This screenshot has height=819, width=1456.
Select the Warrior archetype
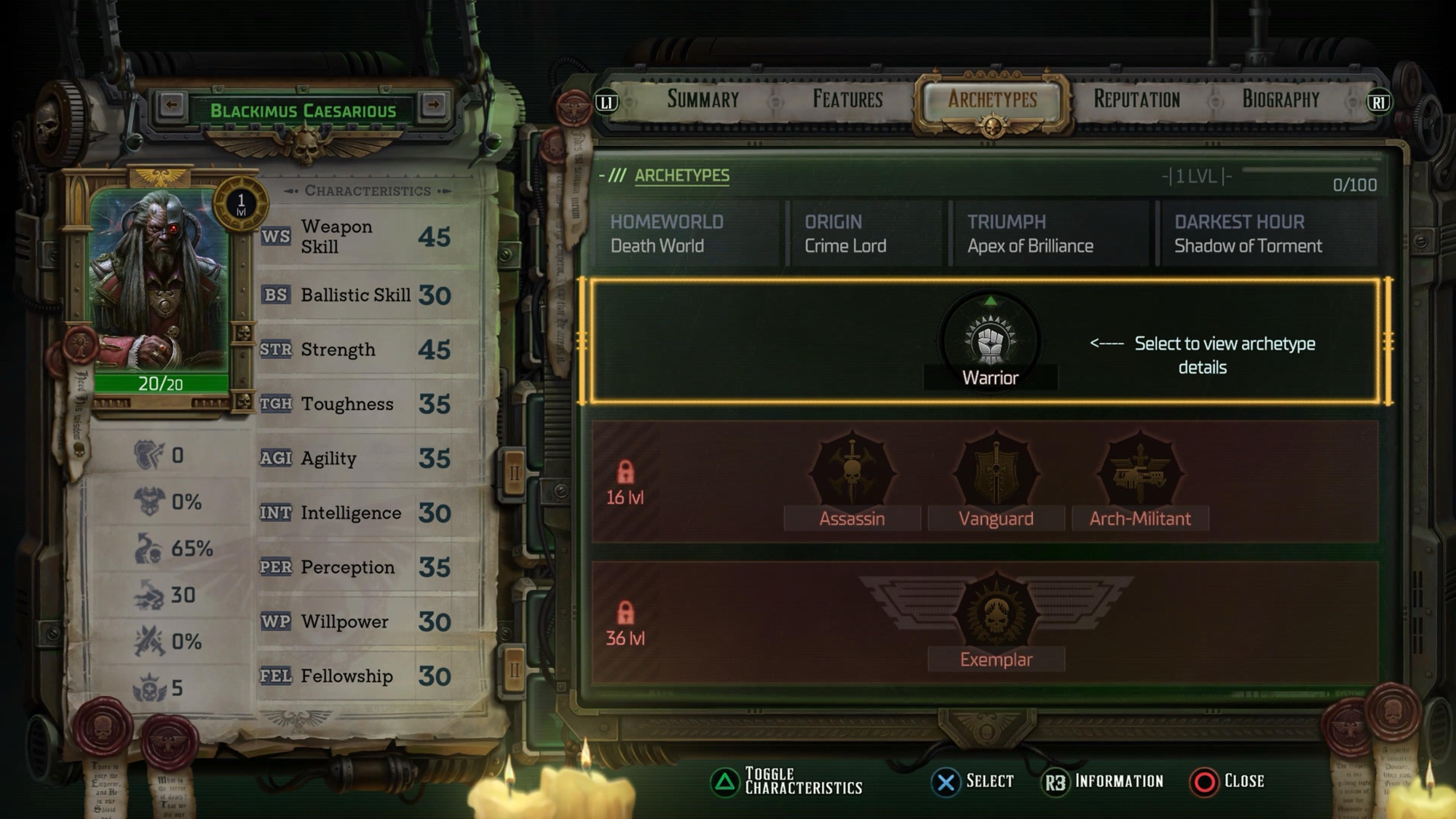click(x=990, y=344)
